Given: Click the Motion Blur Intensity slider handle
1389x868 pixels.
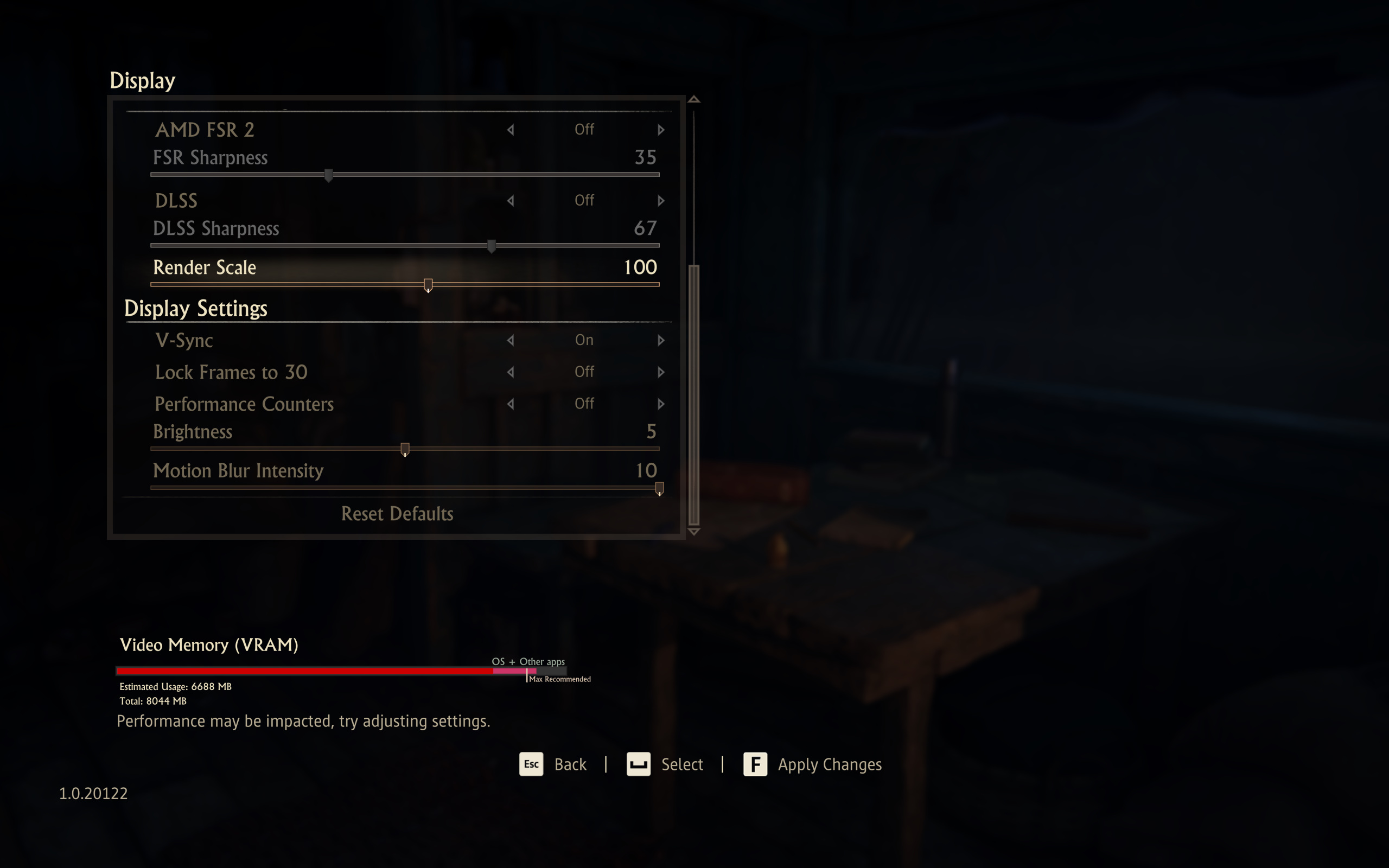Looking at the screenshot, I should [x=659, y=488].
